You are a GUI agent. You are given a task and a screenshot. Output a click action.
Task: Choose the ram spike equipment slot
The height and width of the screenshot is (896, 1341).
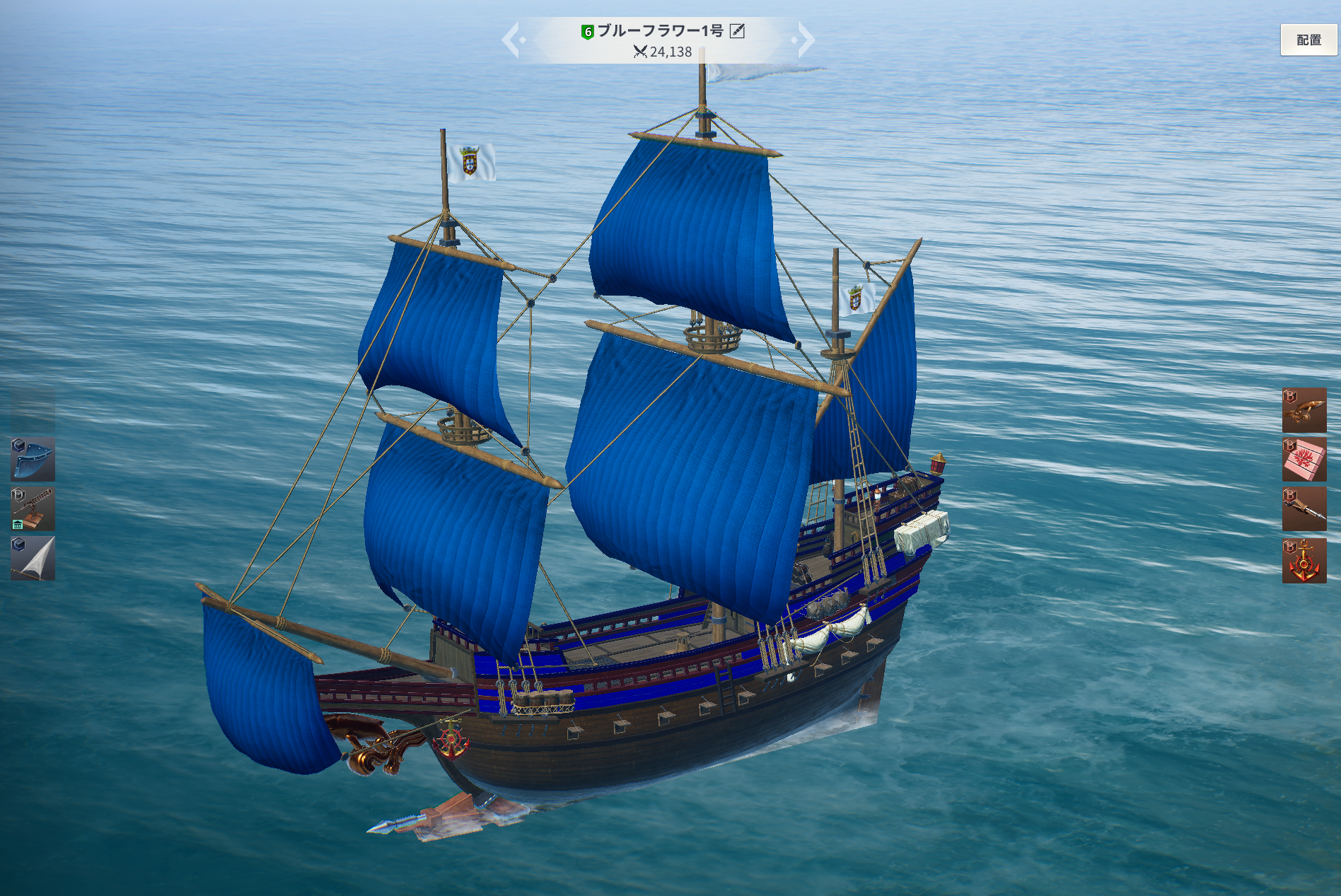pyautogui.click(x=1304, y=508)
